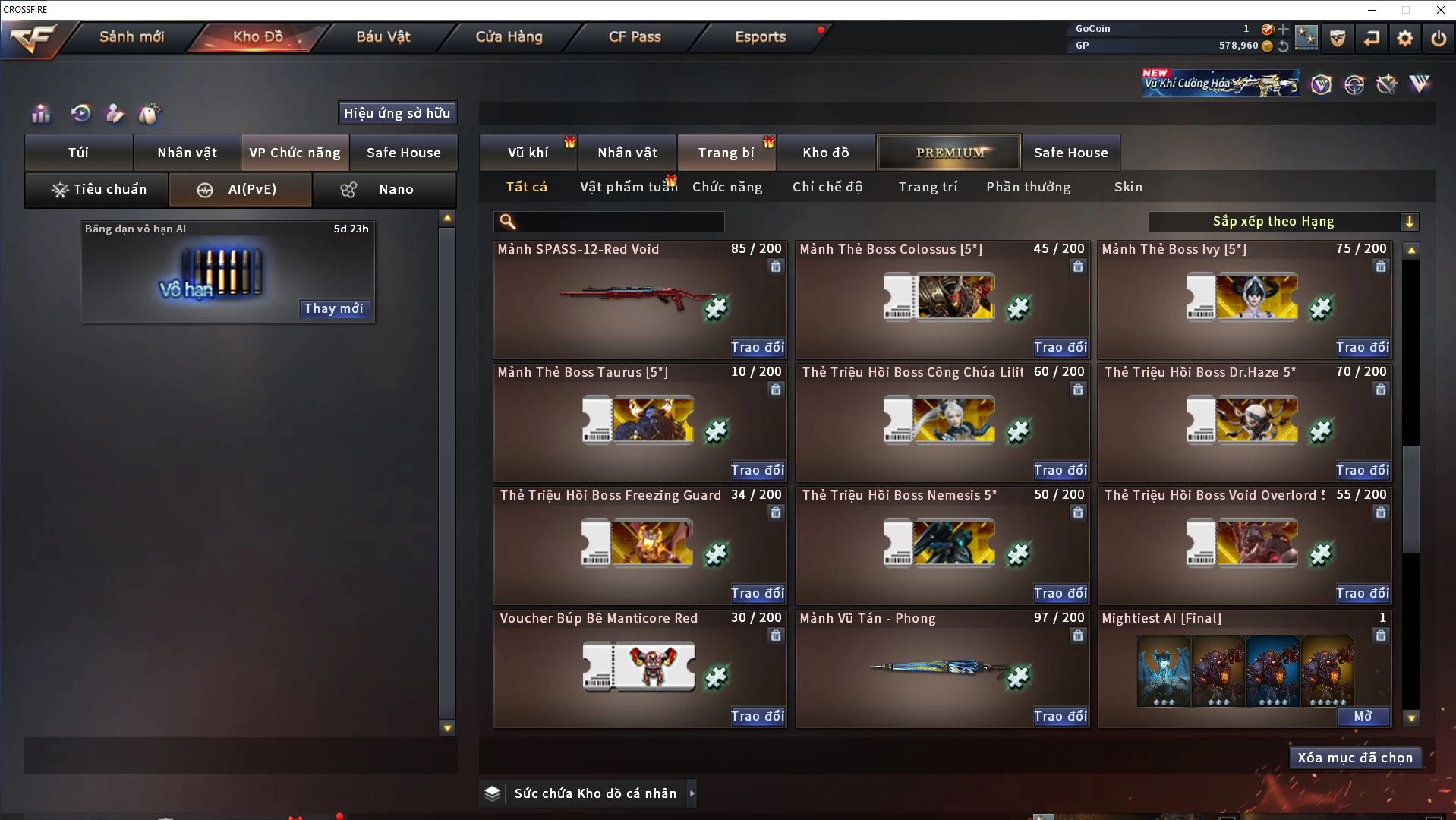This screenshot has height=820, width=1456.
Task: Open the gear settings icon
Action: [1404, 38]
